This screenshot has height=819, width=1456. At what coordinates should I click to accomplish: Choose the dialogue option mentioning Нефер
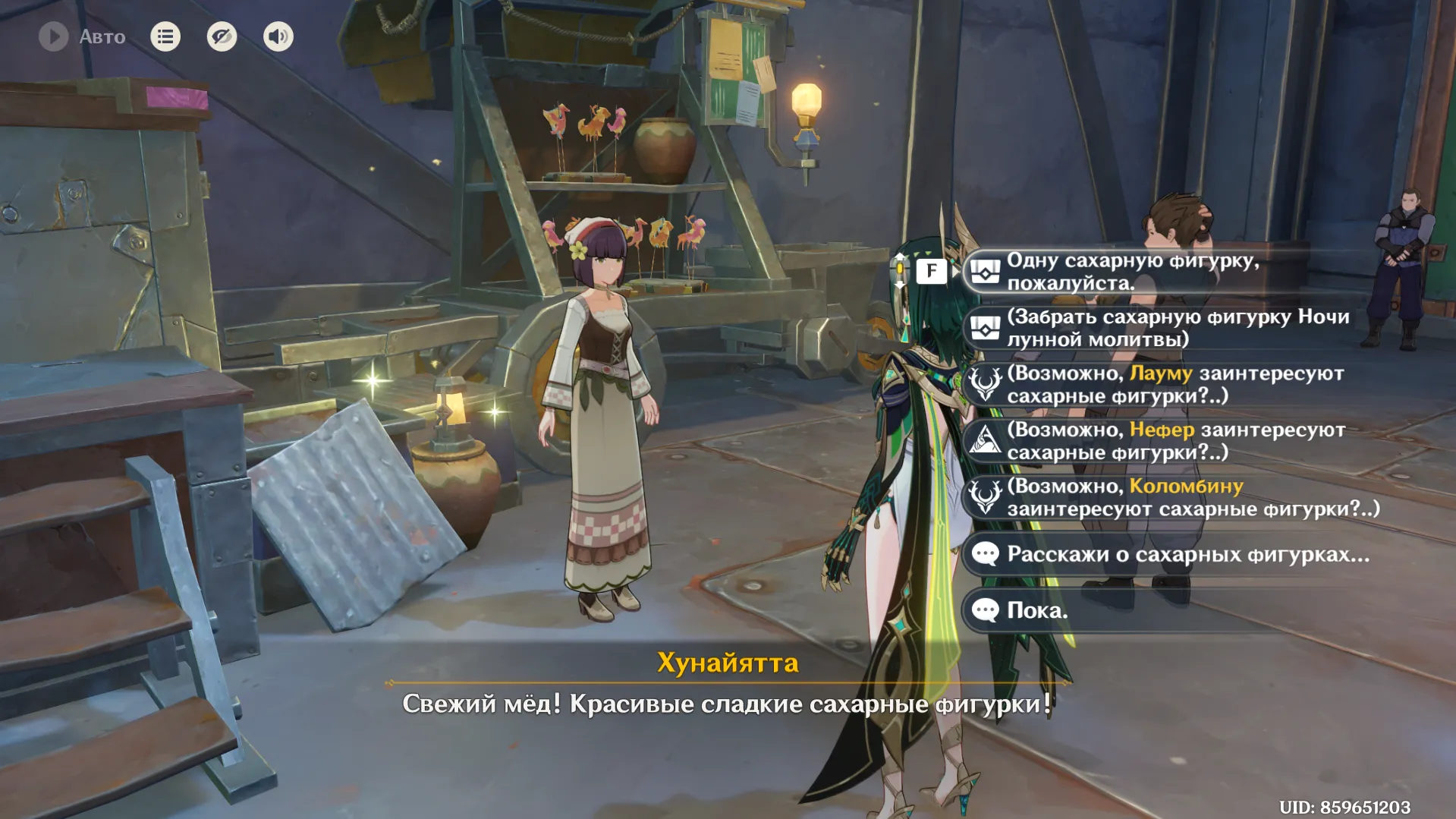pyautogui.click(x=1175, y=441)
